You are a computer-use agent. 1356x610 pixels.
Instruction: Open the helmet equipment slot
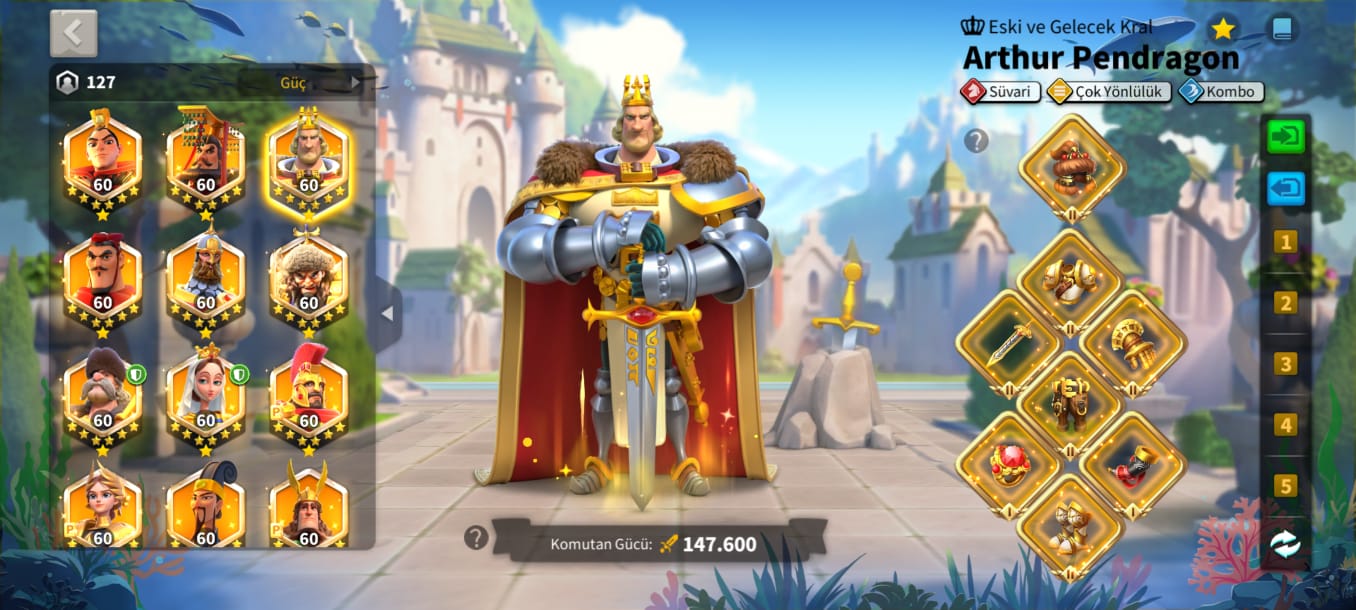1072,166
